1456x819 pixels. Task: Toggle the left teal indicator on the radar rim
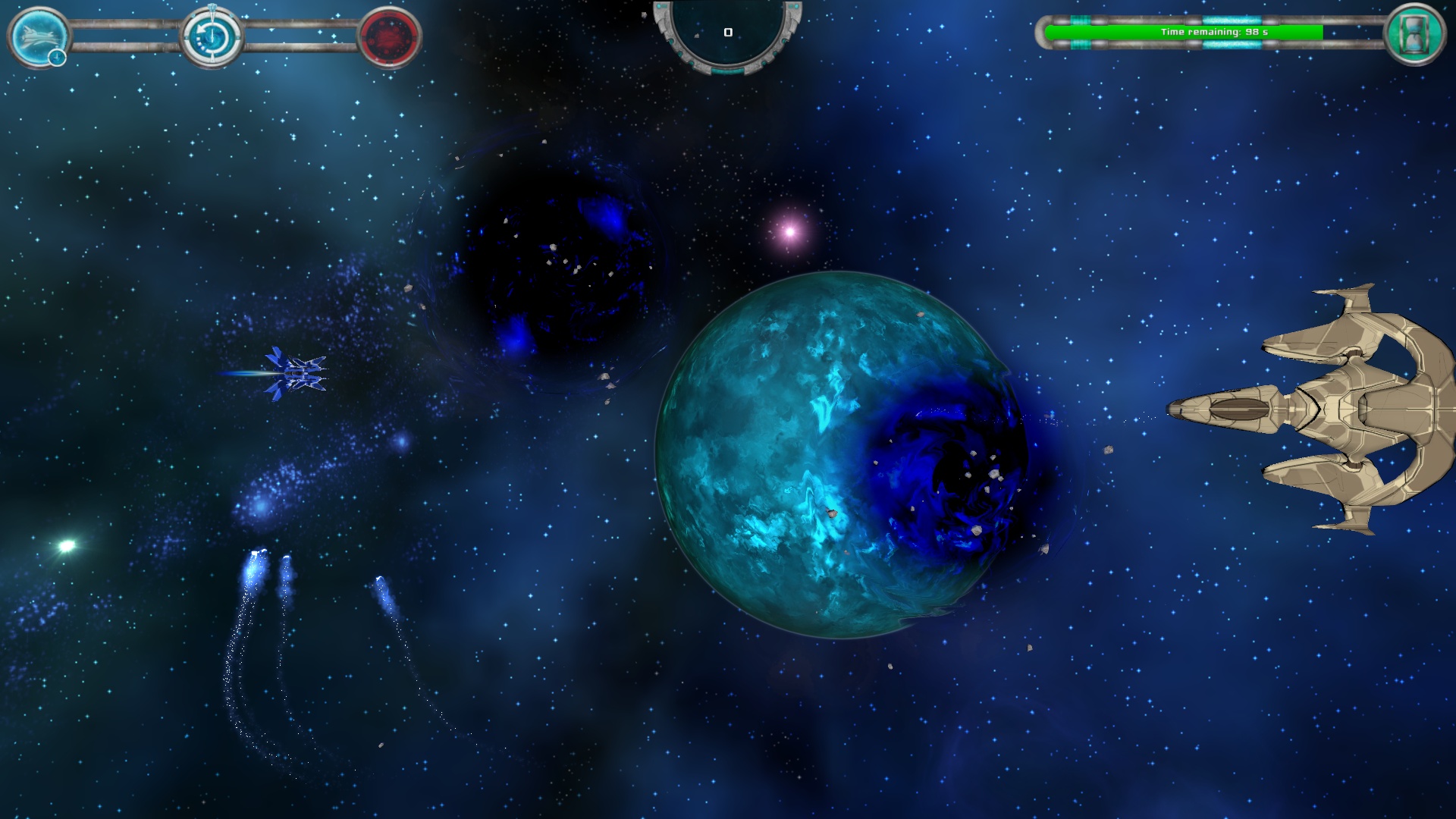tap(659, 6)
